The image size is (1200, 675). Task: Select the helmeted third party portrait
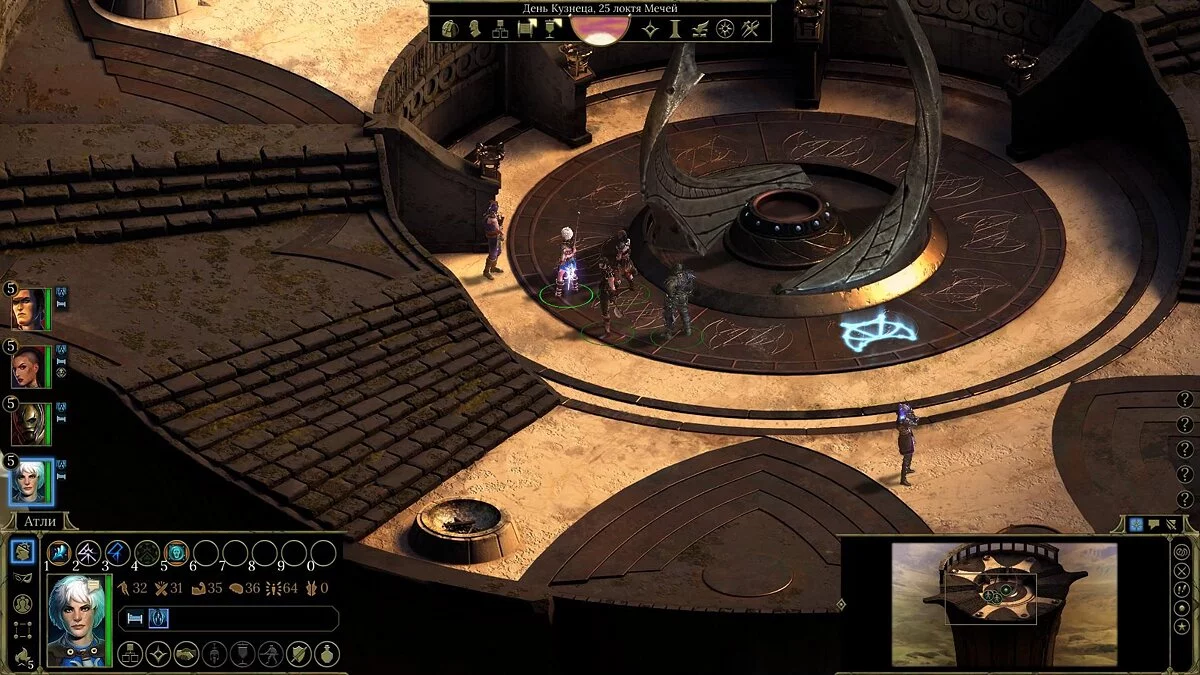(28, 424)
